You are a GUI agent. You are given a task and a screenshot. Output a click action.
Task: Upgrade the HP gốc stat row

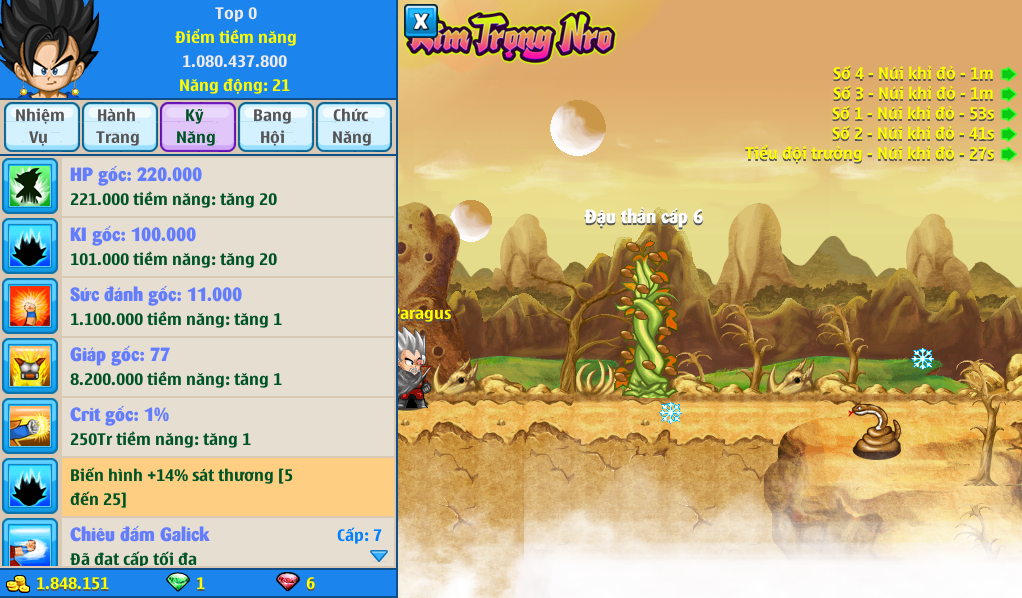tap(198, 187)
